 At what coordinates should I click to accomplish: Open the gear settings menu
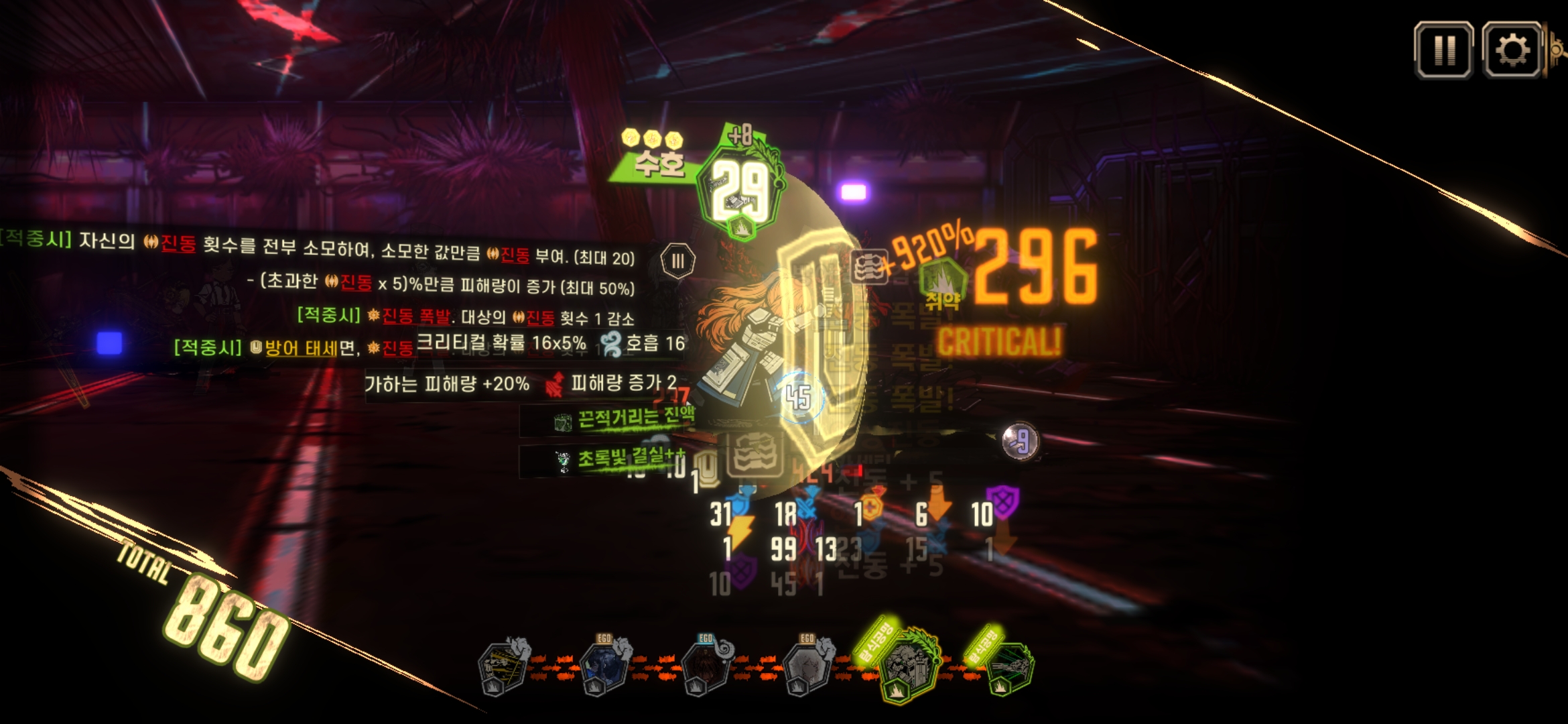tap(1512, 50)
